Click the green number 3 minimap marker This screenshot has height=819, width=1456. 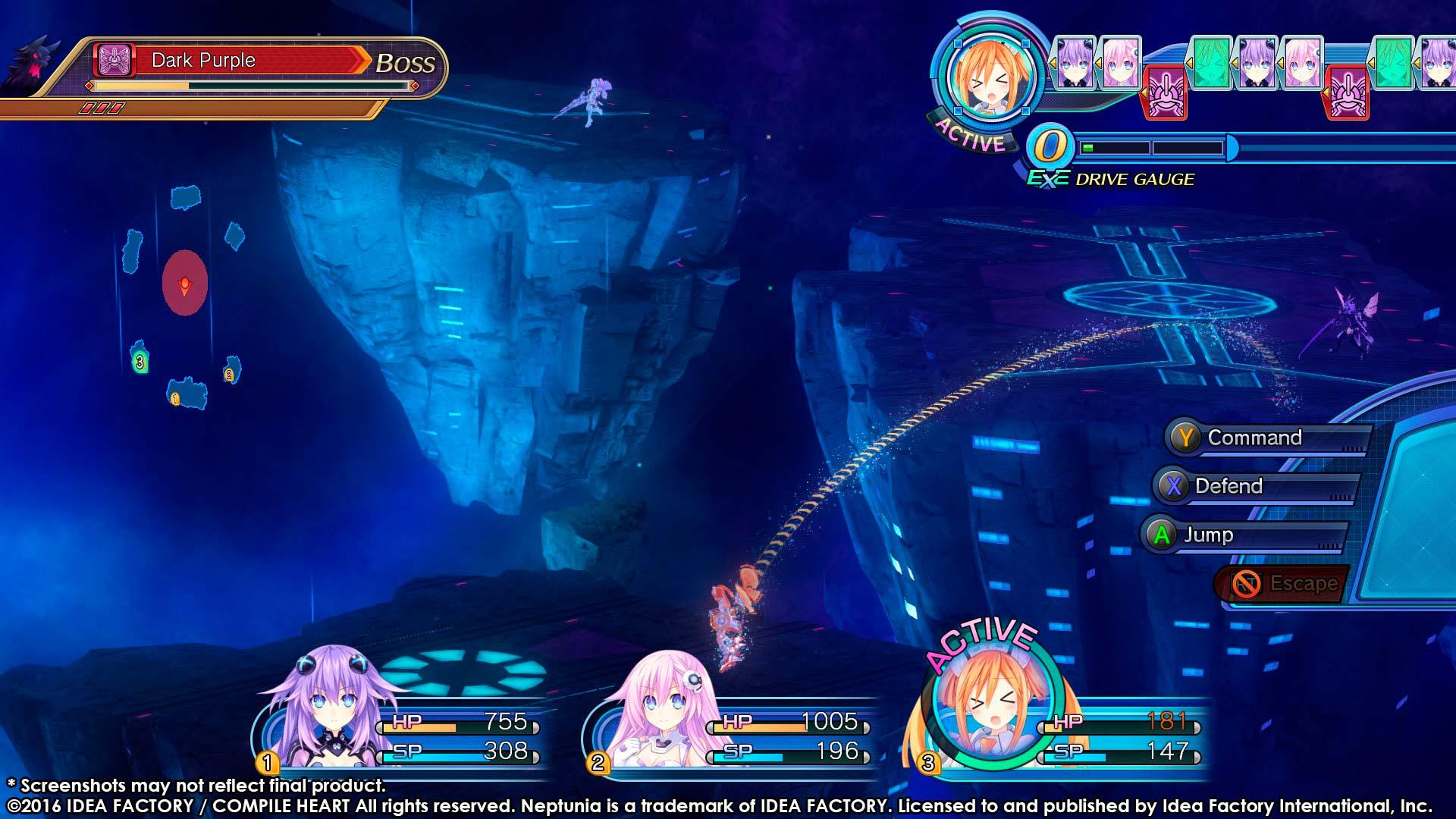click(140, 362)
